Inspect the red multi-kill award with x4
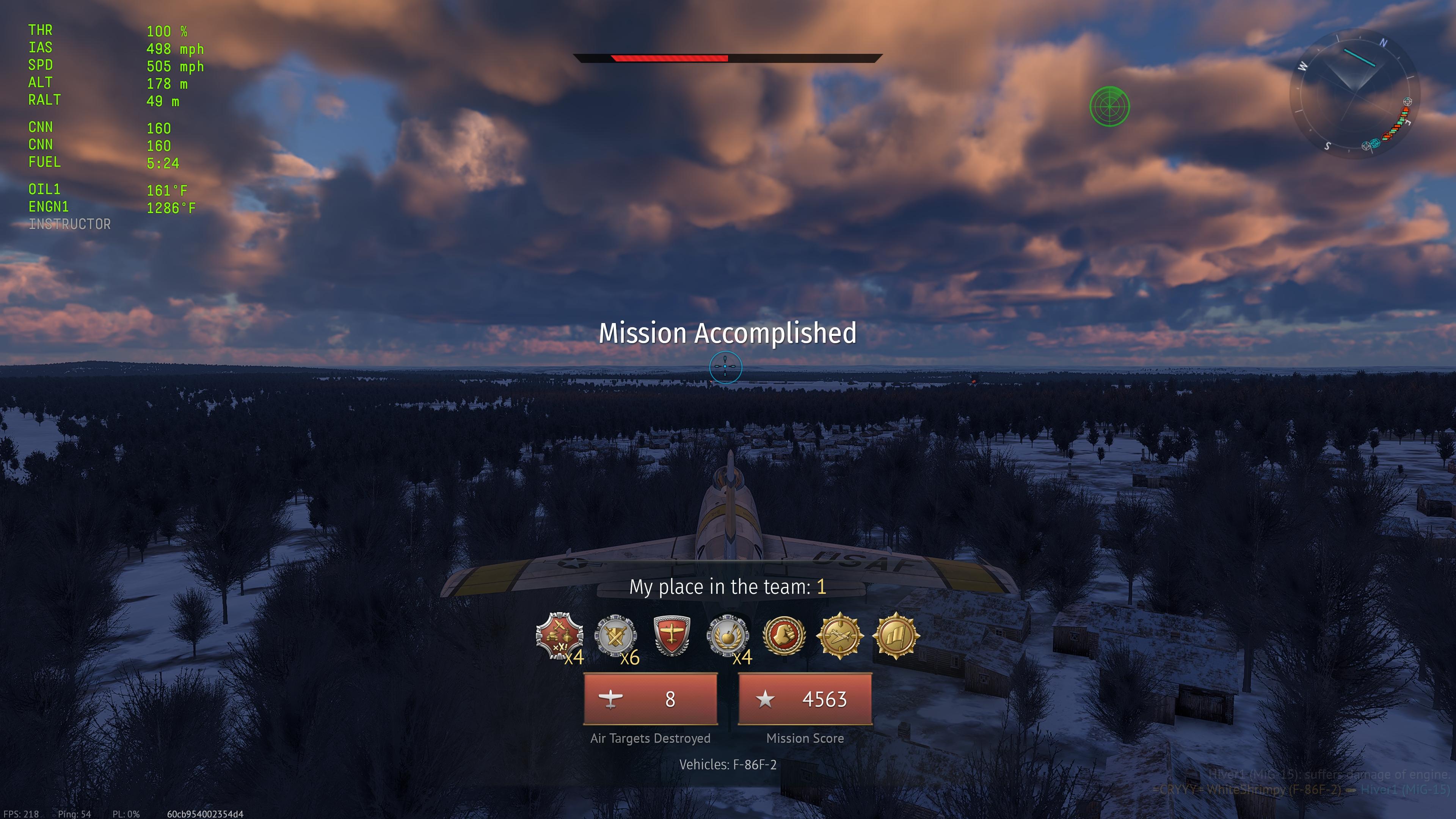The image size is (1456, 819). (x=559, y=636)
